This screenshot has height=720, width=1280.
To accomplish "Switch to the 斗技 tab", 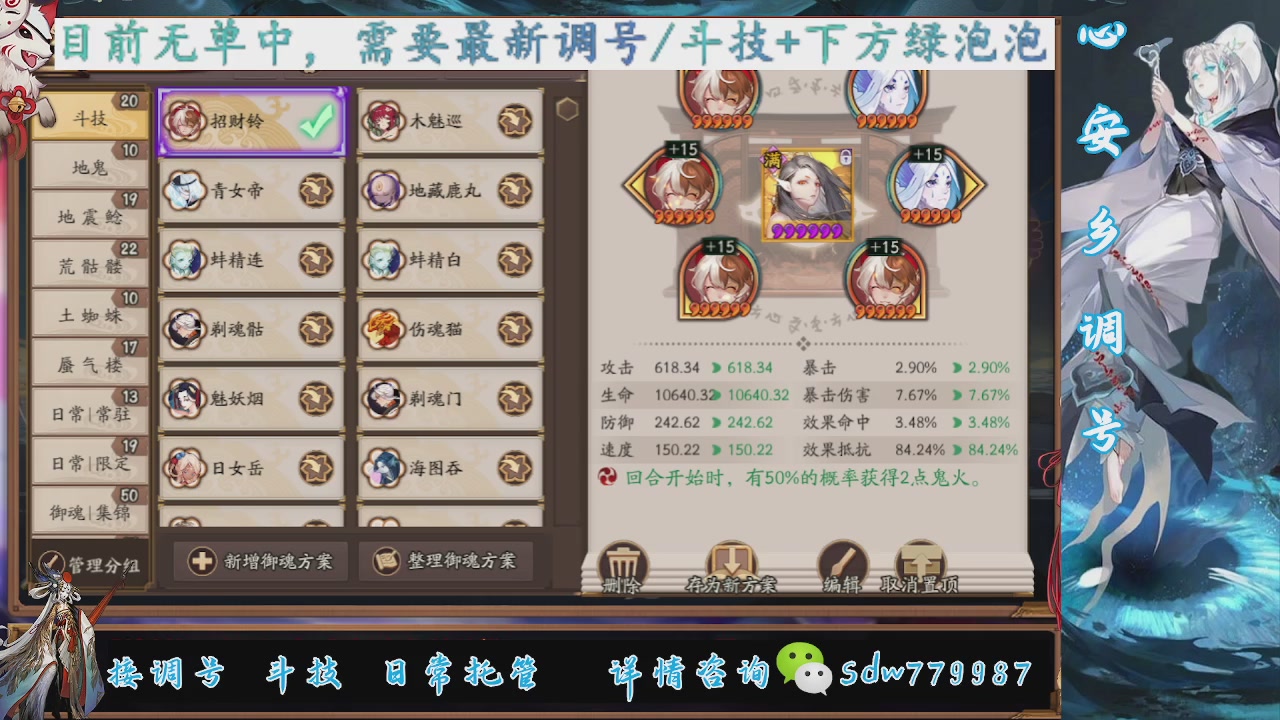I will 90,117.
